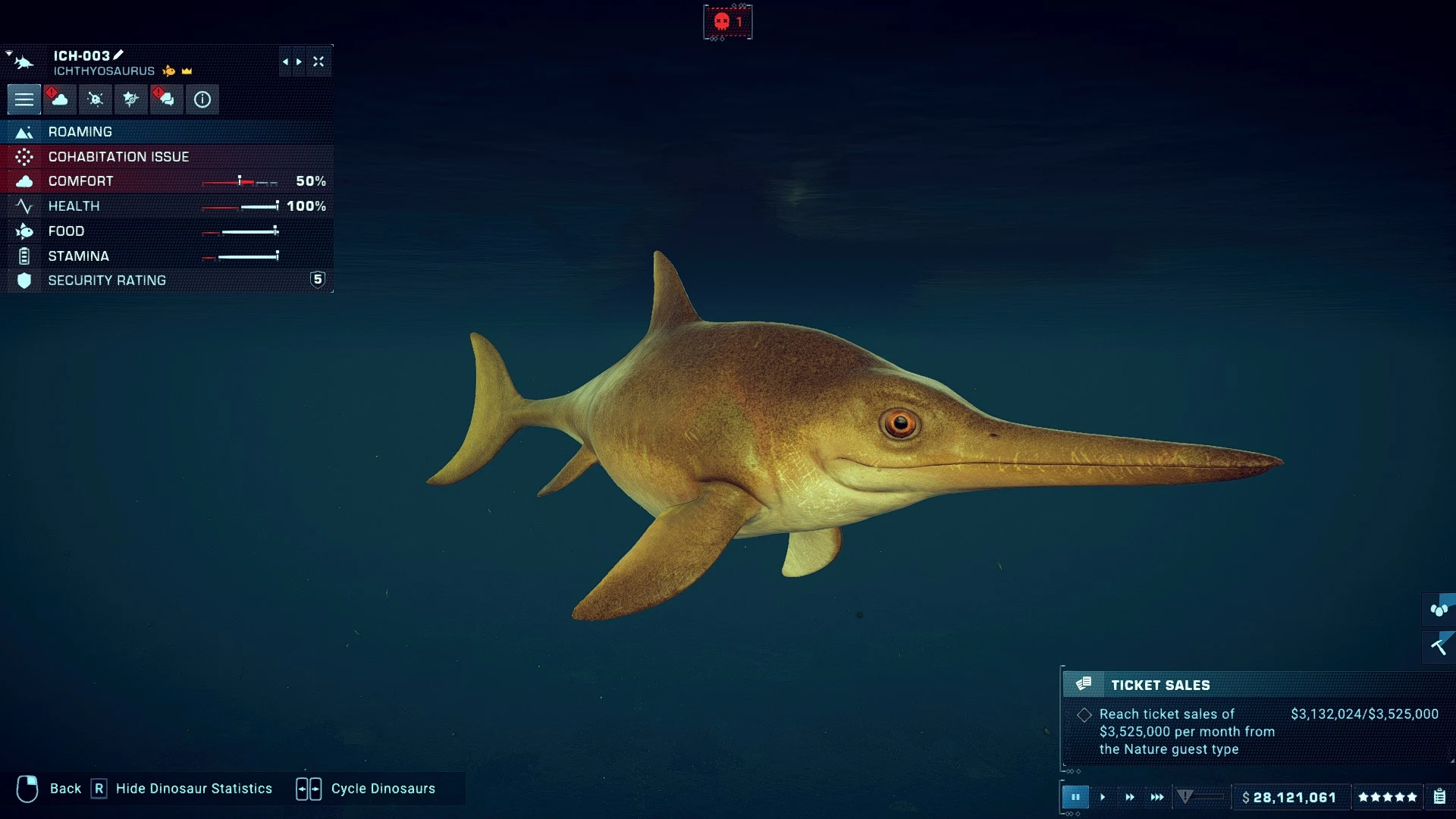The image size is (1456, 819).
Task: Open the information circle tab
Action: point(202,99)
